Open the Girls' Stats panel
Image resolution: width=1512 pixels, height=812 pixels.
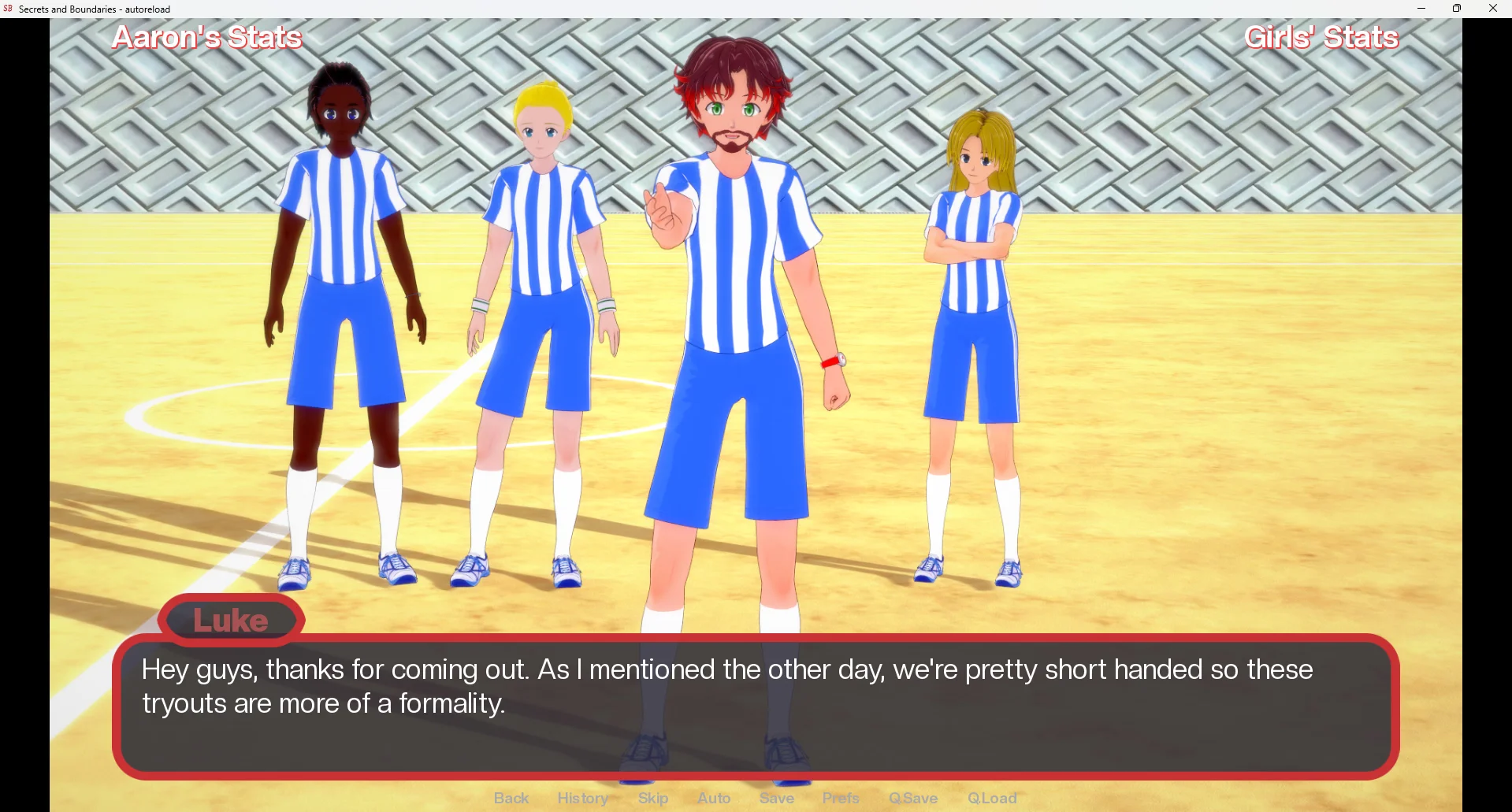[1321, 38]
